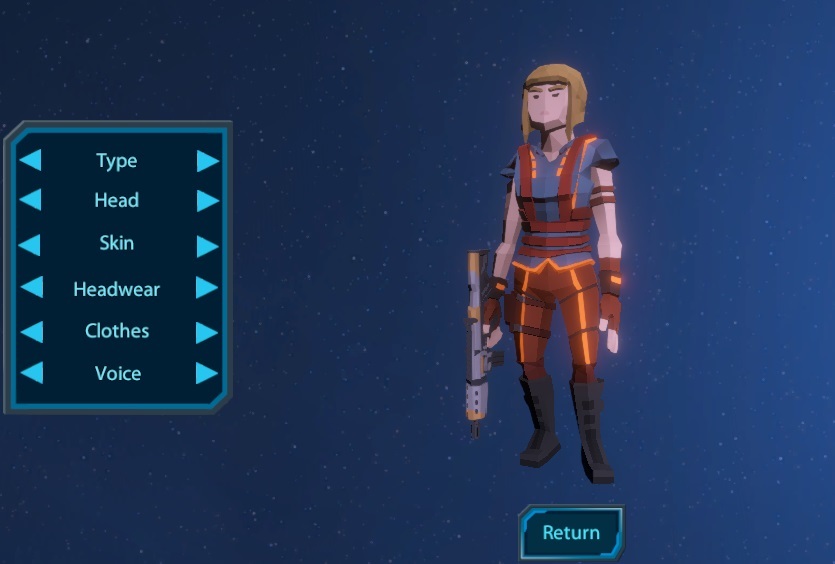This screenshot has width=835, height=564.
Task: Select next Voice option arrow
Action: click(x=207, y=373)
